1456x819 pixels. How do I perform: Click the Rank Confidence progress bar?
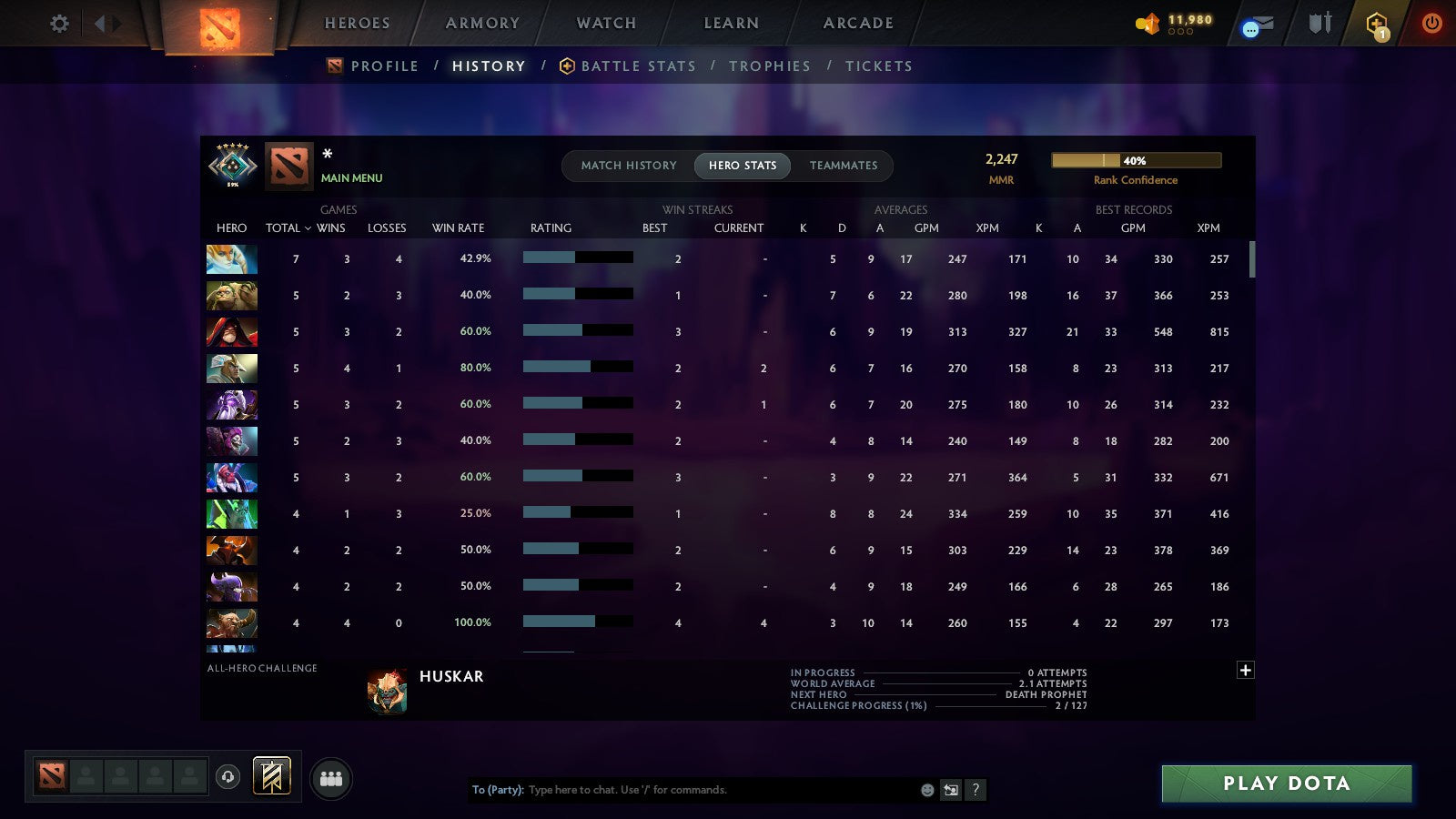[1137, 160]
